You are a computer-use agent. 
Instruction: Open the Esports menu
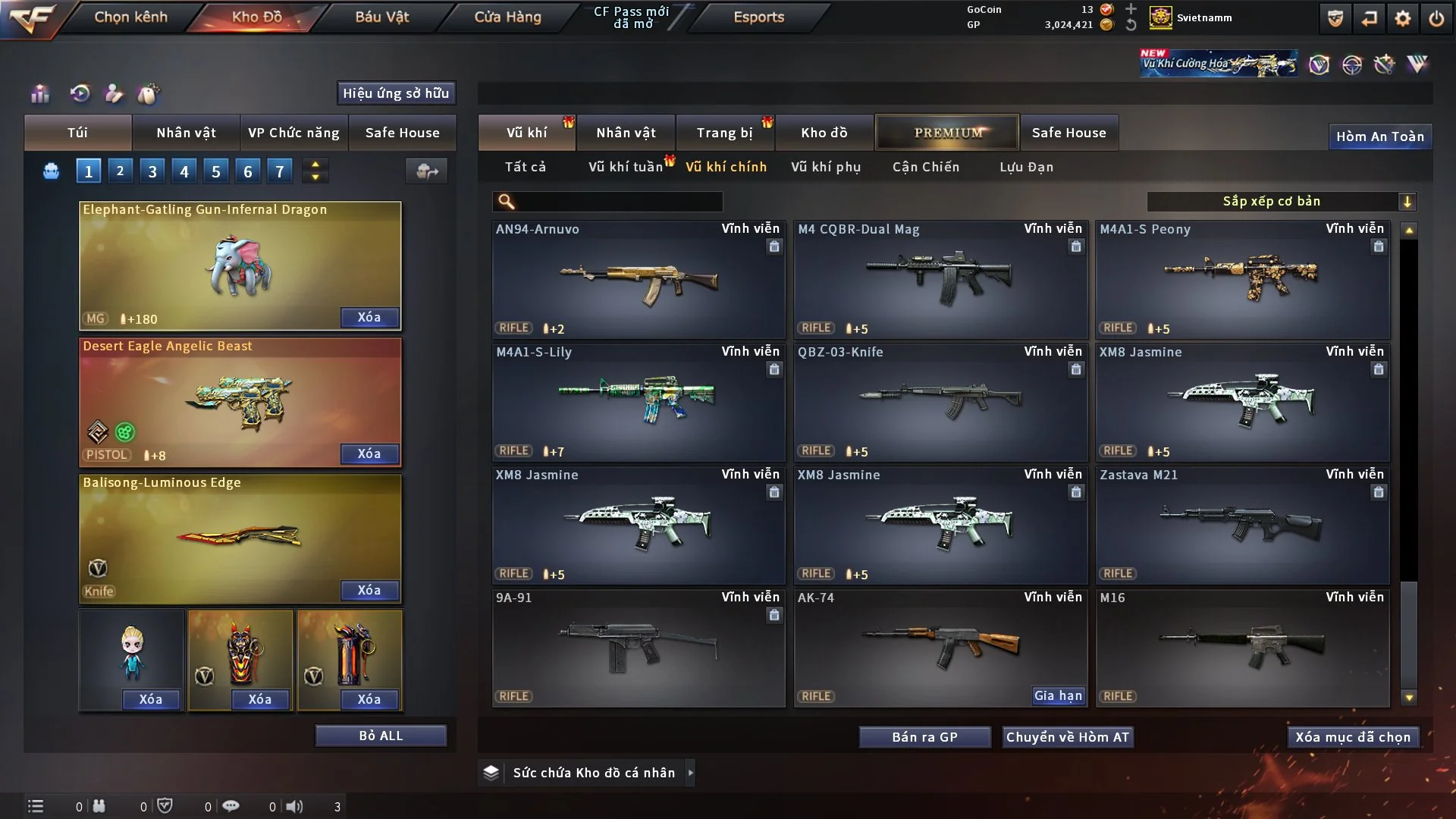click(x=758, y=17)
